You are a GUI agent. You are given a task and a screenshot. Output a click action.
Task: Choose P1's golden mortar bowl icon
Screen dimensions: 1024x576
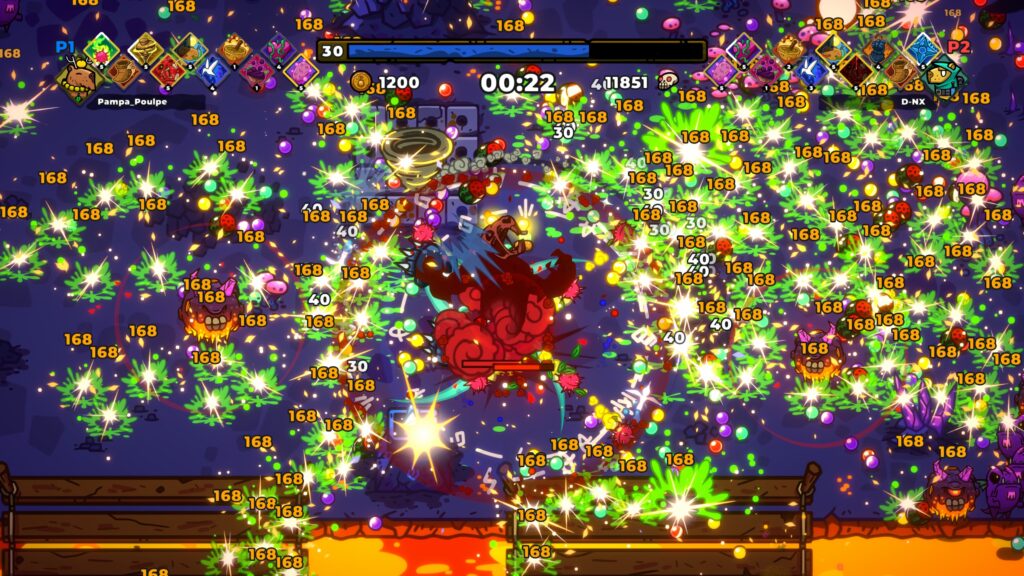pos(234,48)
